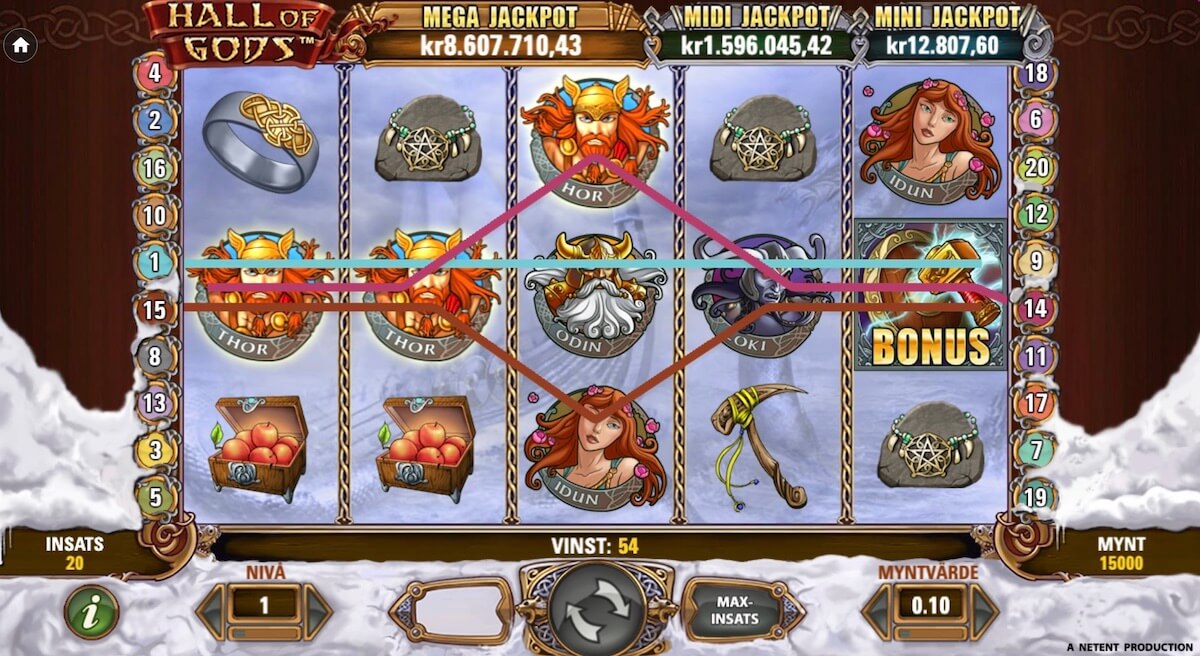Choose payline number 13
Image resolution: width=1200 pixels, height=656 pixels.
pyautogui.click(x=155, y=404)
